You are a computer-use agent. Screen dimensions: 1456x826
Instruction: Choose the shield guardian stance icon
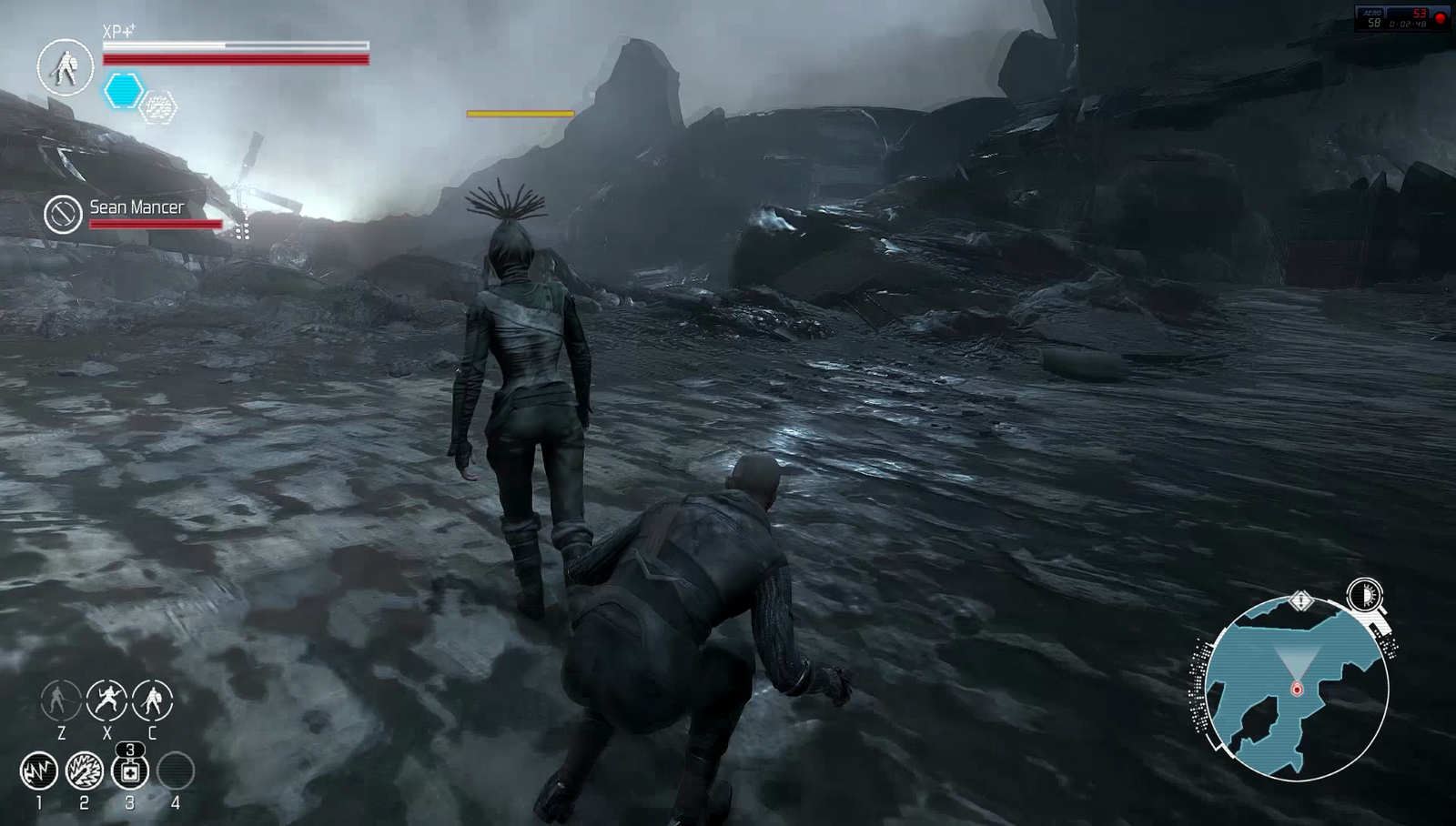(x=152, y=700)
